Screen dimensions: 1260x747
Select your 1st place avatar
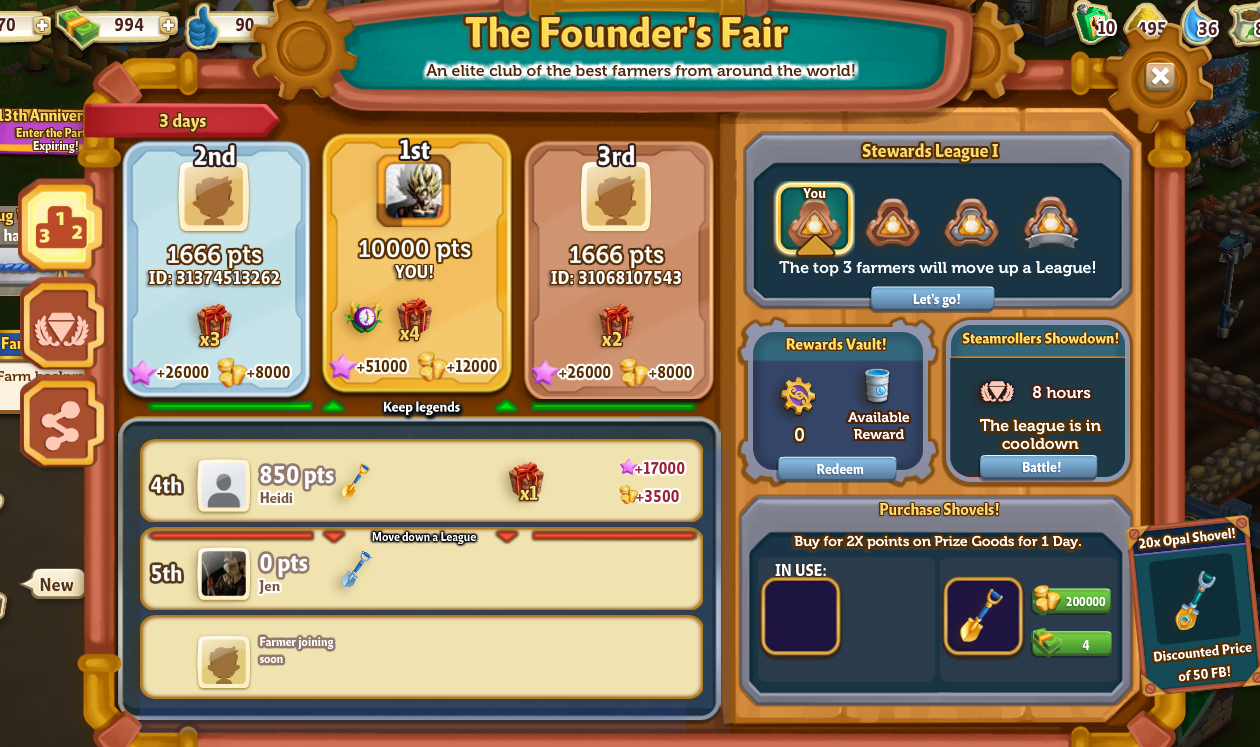click(x=414, y=192)
